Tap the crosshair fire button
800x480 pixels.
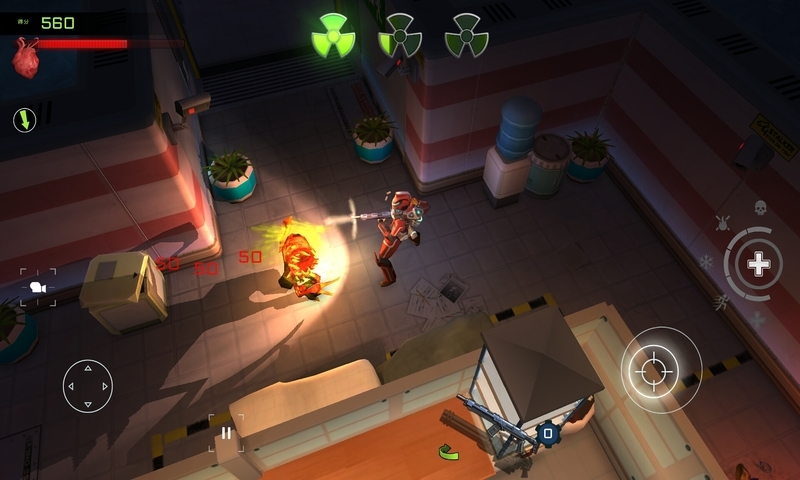[x=661, y=370]
